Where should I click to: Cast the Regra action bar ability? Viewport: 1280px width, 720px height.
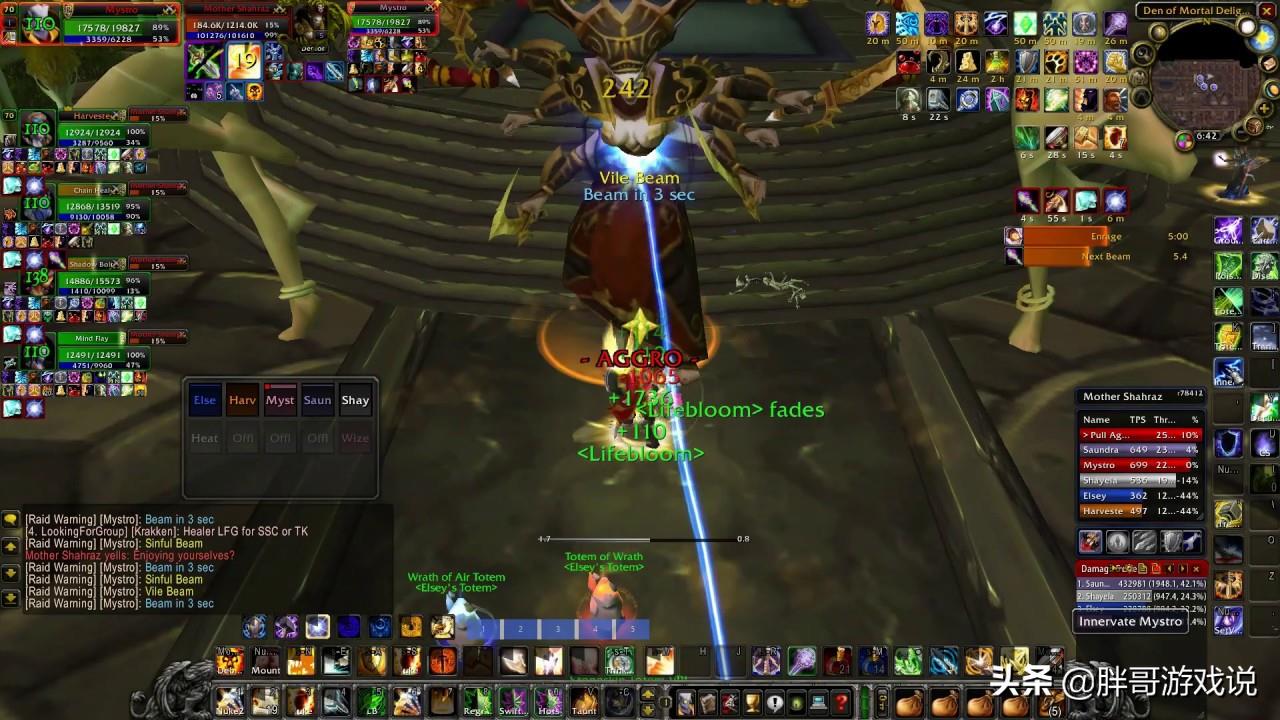point(477,700)
